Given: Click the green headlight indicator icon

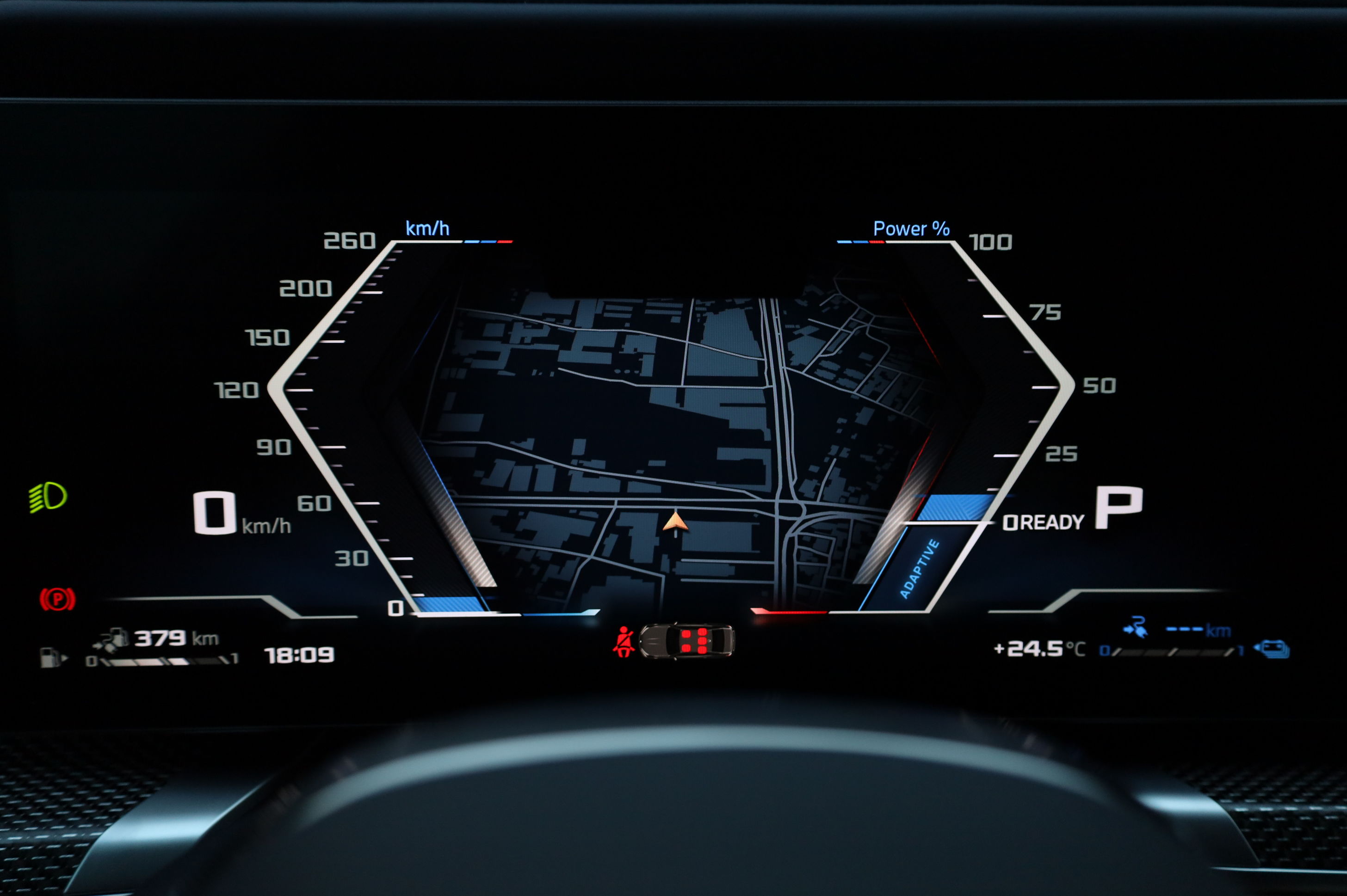Looking at the screenshot, I should (x=49, y=497).
